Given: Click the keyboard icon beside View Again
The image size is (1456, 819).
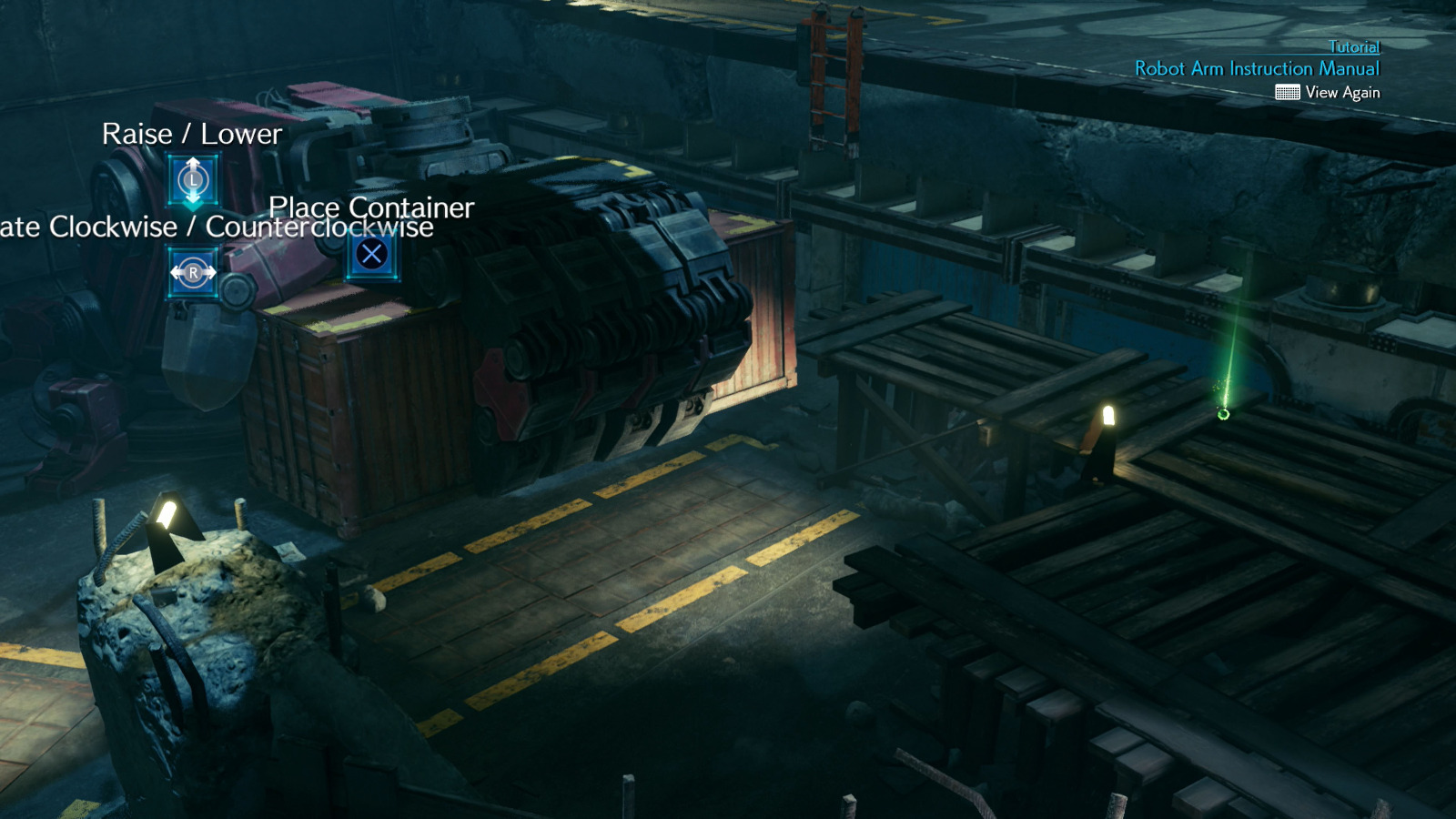Looking at the screenshot, I should (1289, 92).
